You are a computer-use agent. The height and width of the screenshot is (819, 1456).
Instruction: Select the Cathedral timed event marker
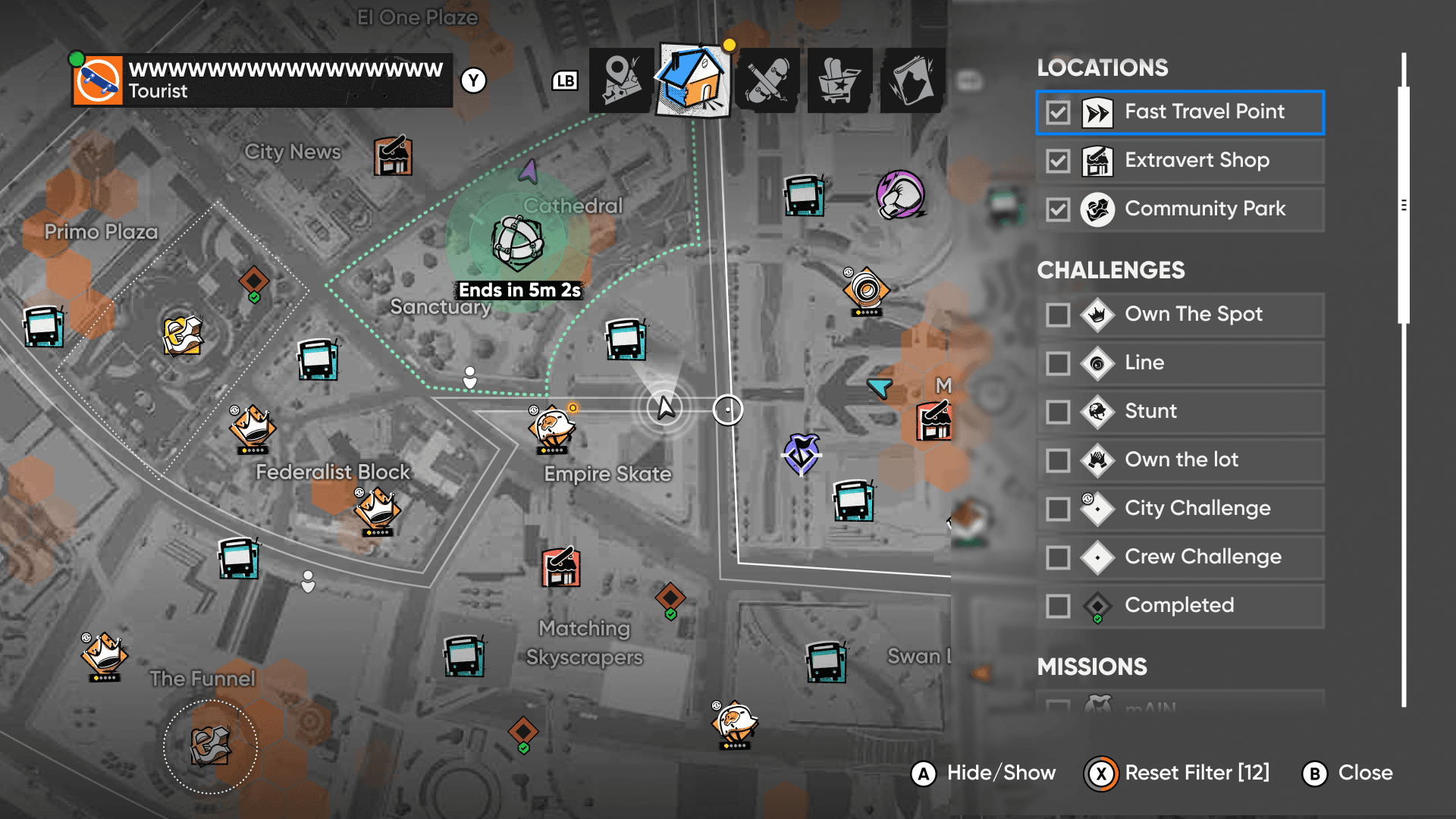coord(518,243)
